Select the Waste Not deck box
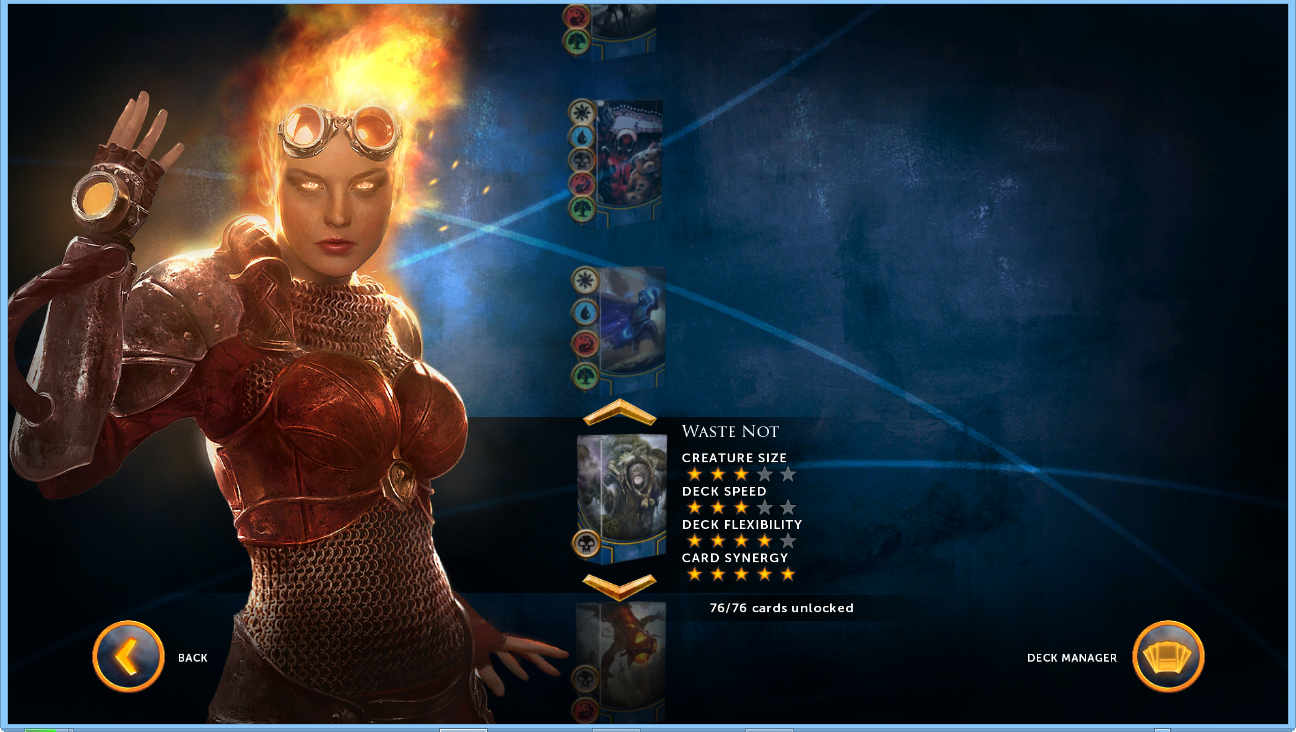This screenshot has height=732, width=1296. (622, 494)
